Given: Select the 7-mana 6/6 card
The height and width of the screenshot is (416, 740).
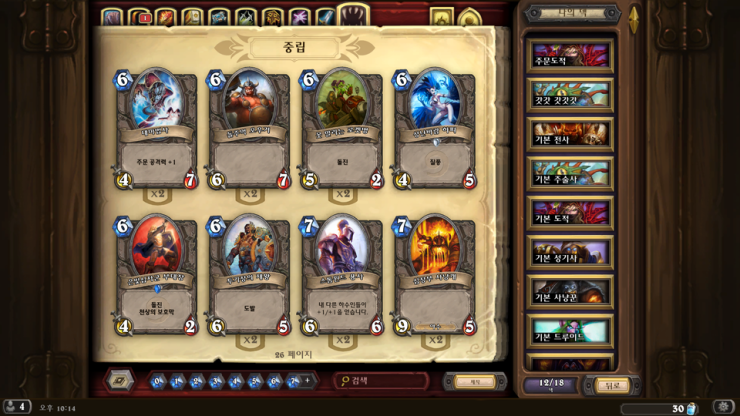Looking at the screenshot, I should pos(343,275).
